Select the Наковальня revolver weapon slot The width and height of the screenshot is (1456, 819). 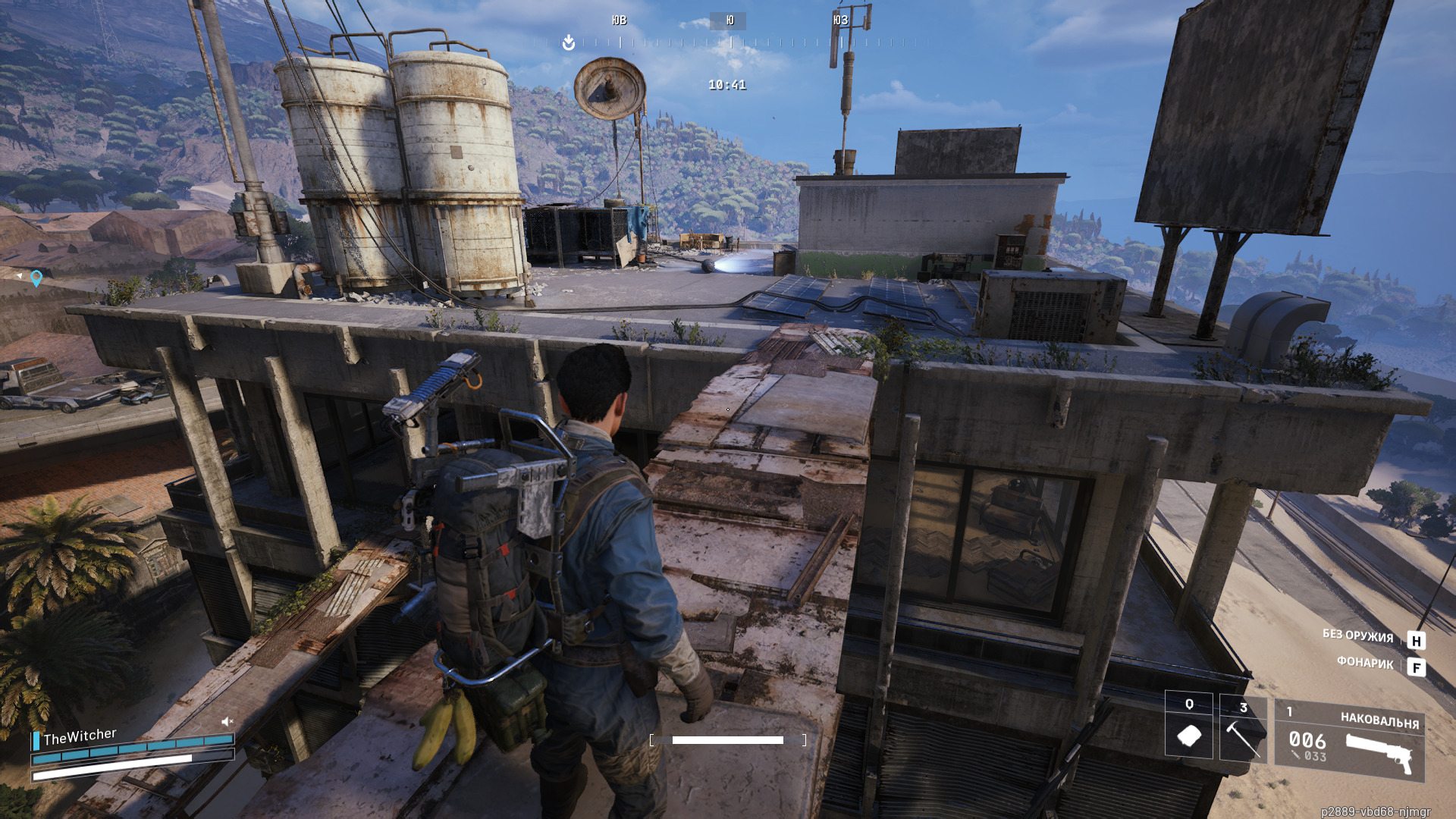click(1350, 741)
